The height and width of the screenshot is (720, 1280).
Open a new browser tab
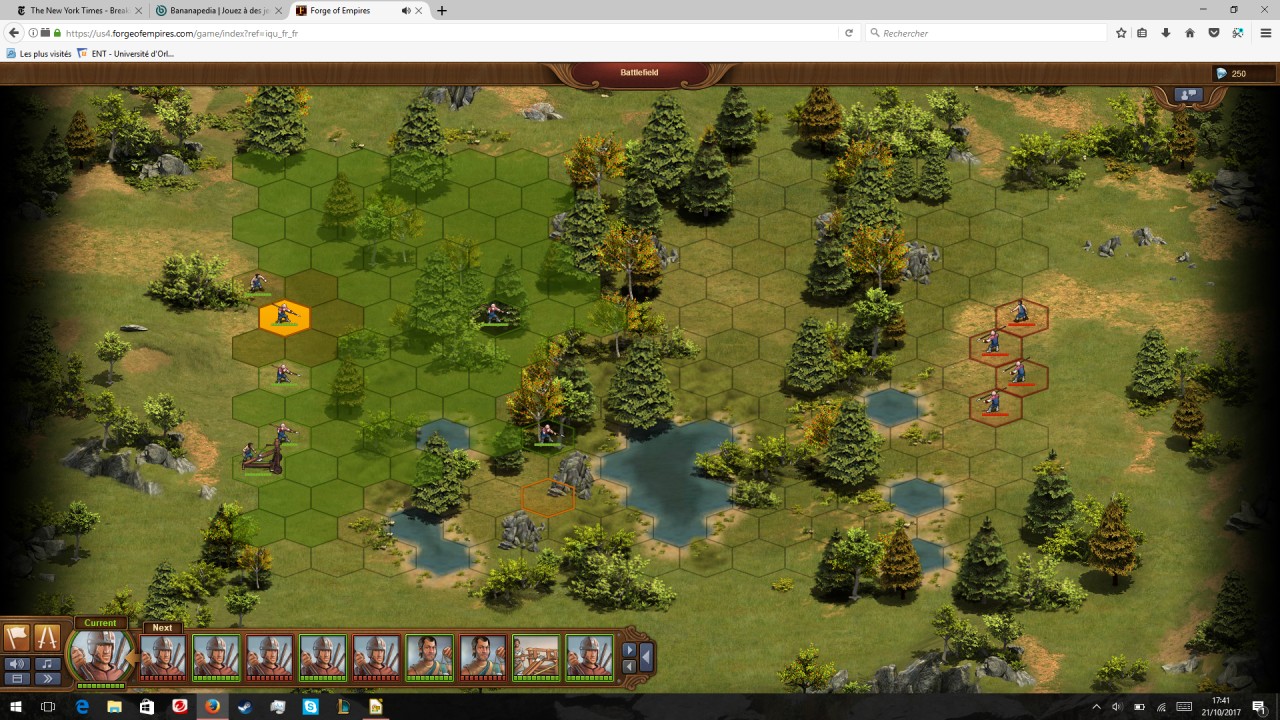442,11
